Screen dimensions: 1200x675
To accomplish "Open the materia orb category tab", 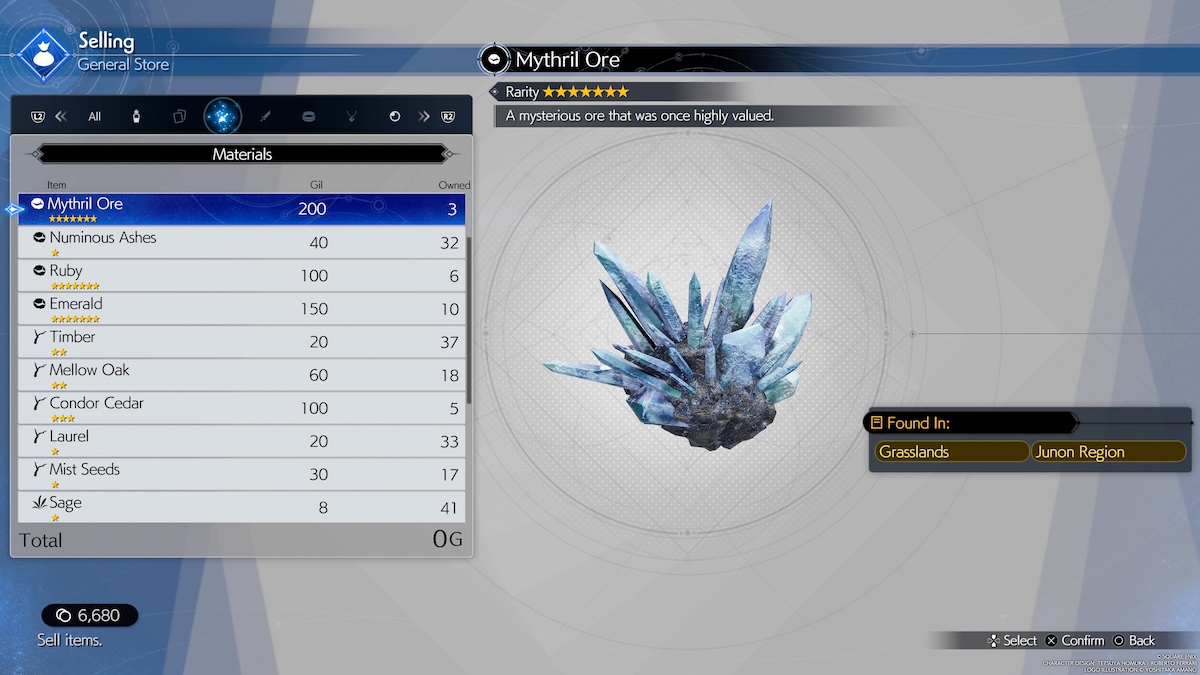I will tap(394, 116).
